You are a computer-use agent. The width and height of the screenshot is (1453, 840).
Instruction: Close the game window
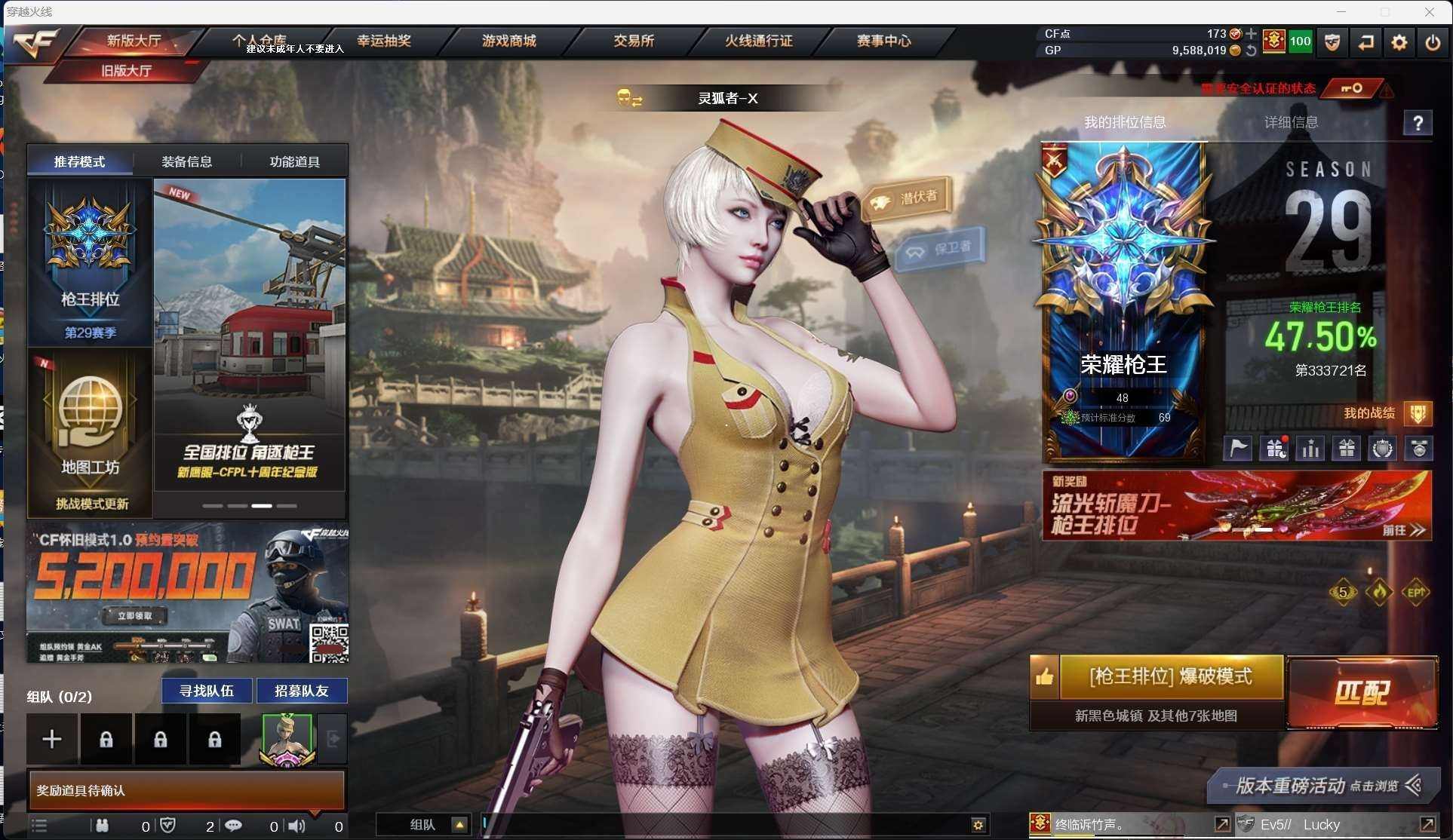click(x=1429, y=12)
